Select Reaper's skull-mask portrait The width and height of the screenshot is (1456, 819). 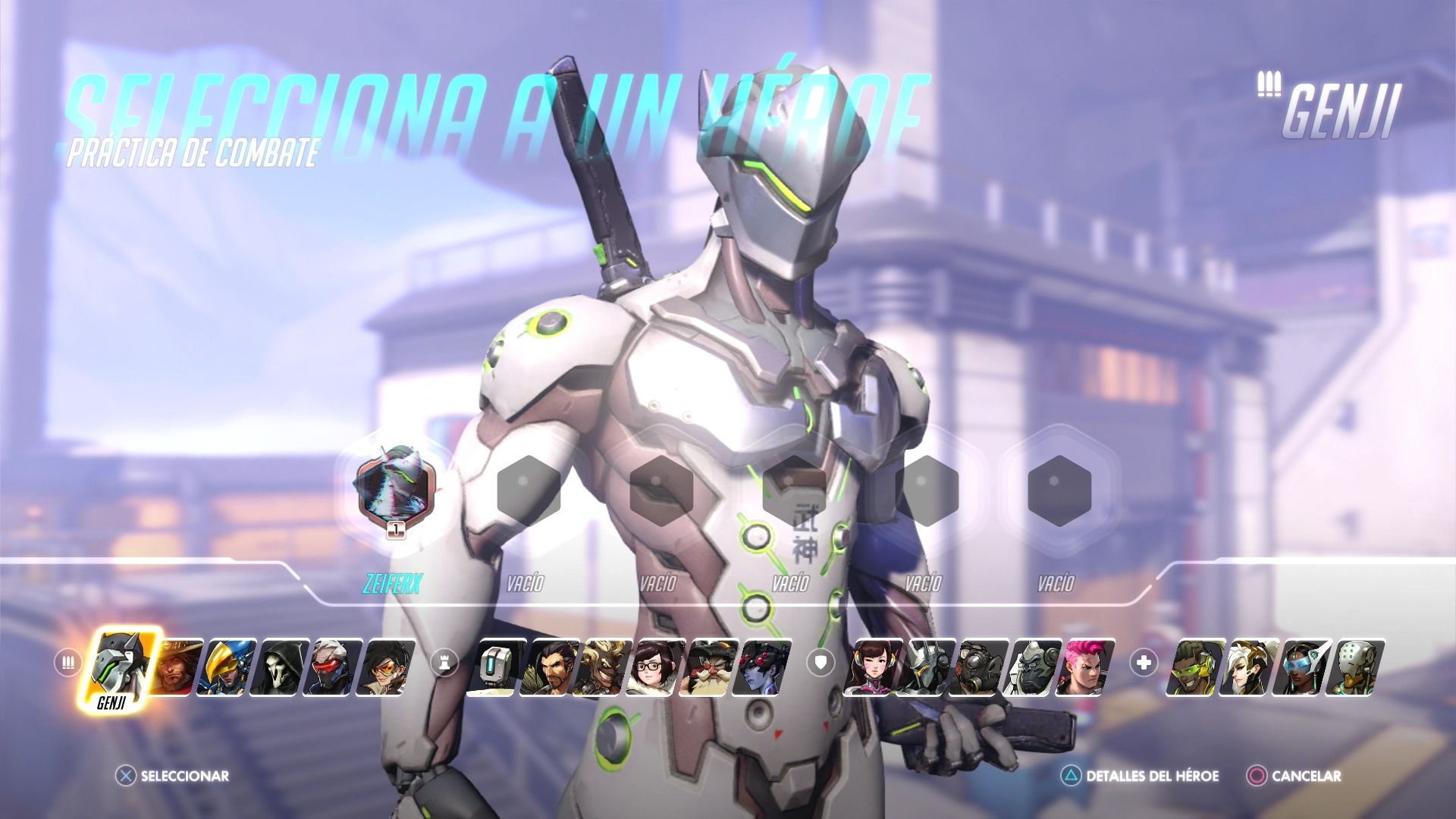pyautogui.click(x=283, y=667)
